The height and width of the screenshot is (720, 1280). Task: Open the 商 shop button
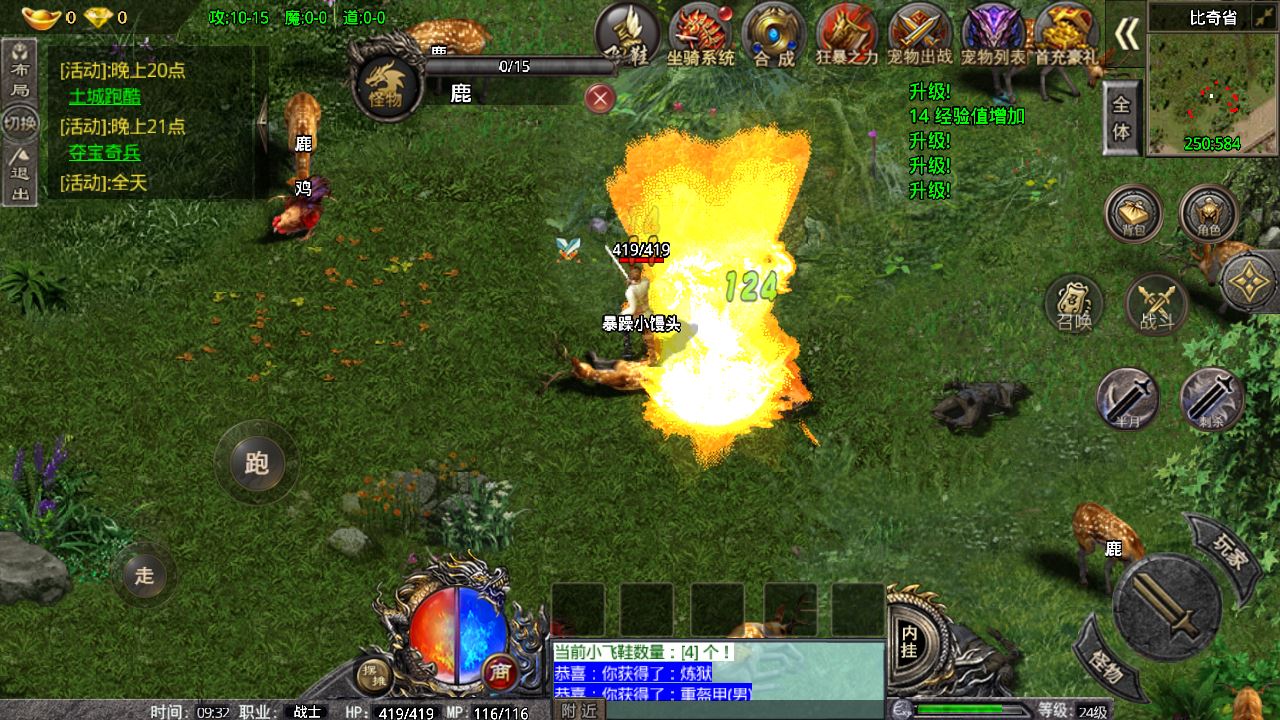click(499, 672)
